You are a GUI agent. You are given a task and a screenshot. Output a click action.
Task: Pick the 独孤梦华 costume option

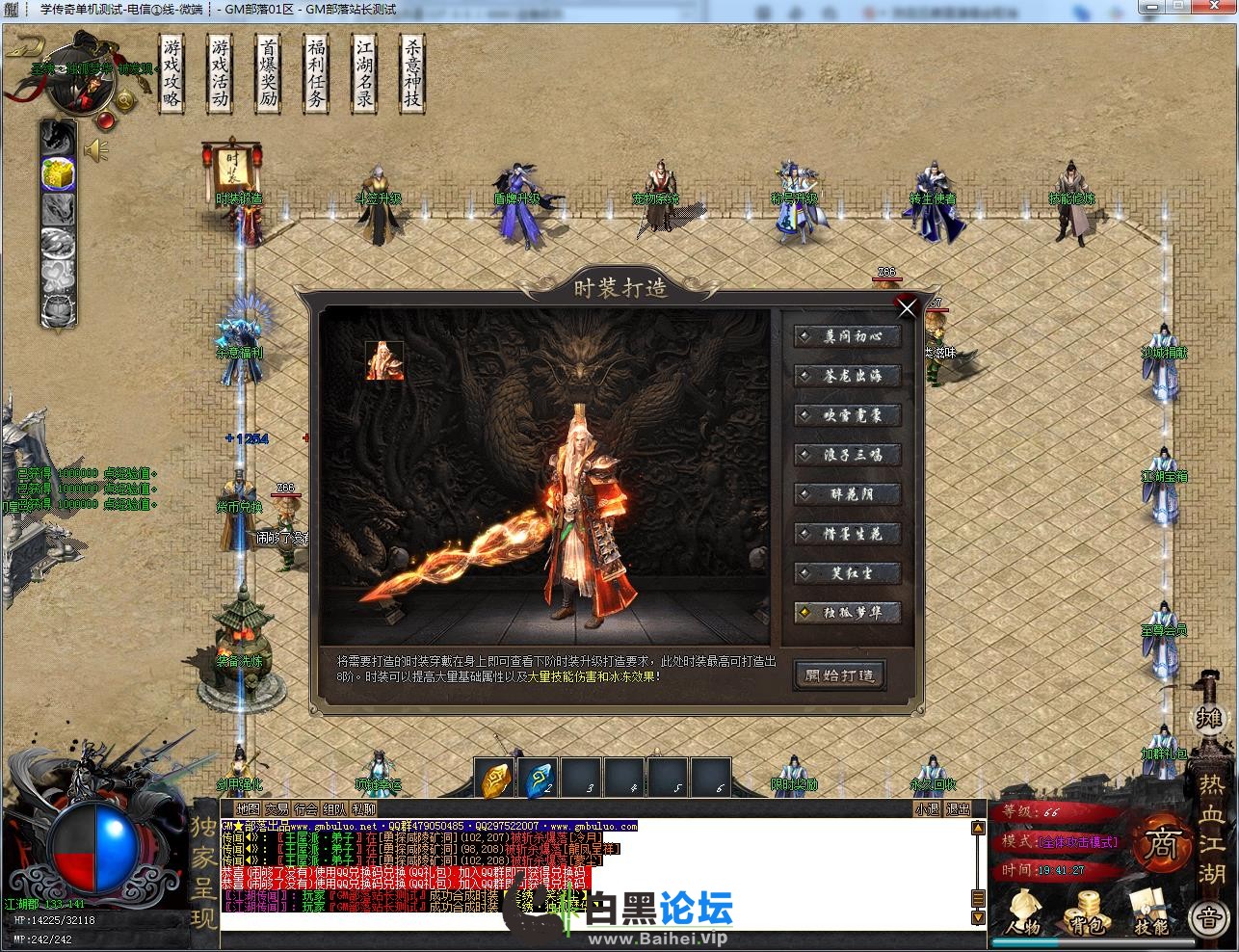click(x=848, y=612)
